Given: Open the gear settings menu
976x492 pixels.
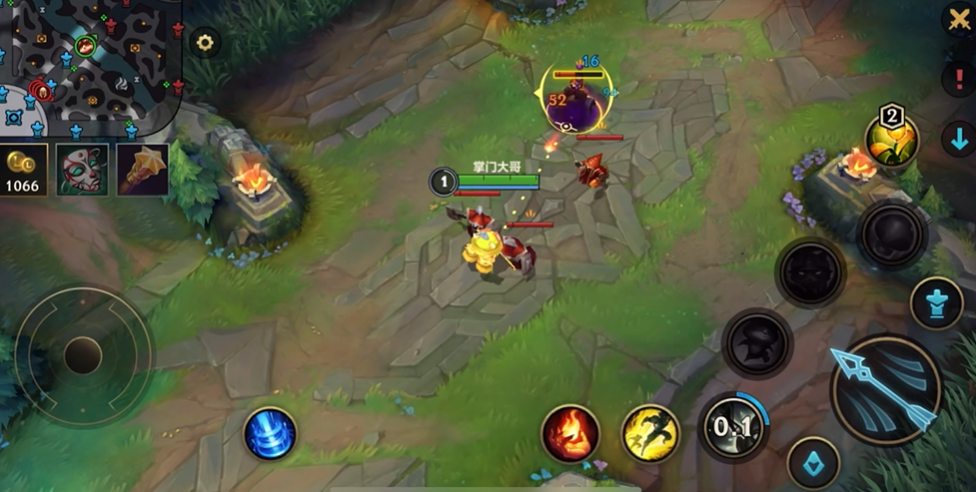Looking at the screenshot, I should tap(205, 42).
